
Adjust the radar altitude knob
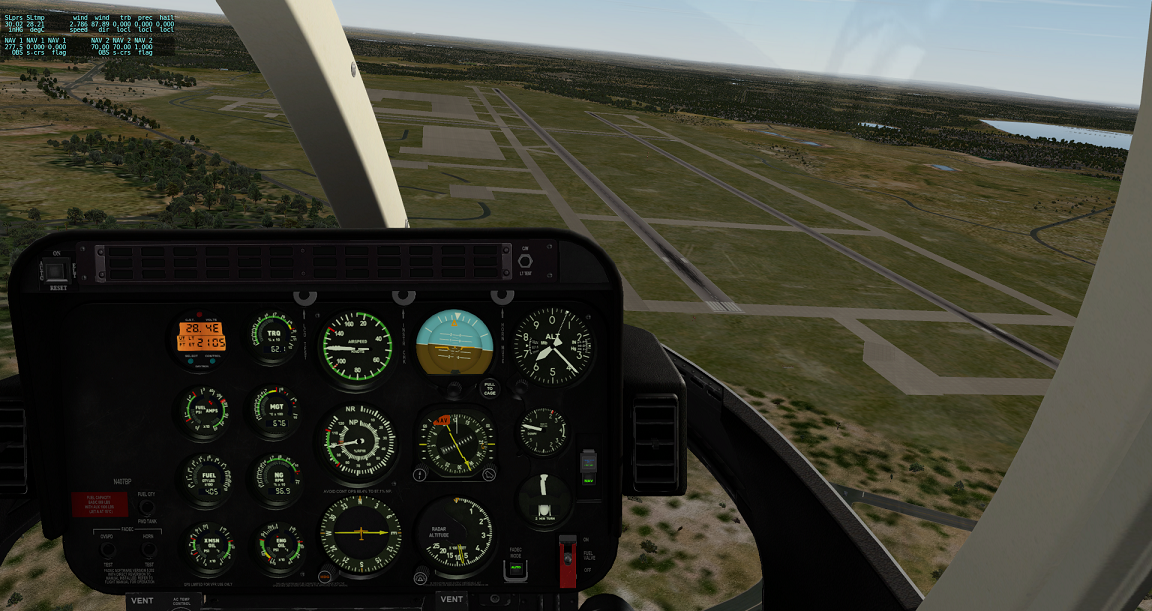coord(421,577)
